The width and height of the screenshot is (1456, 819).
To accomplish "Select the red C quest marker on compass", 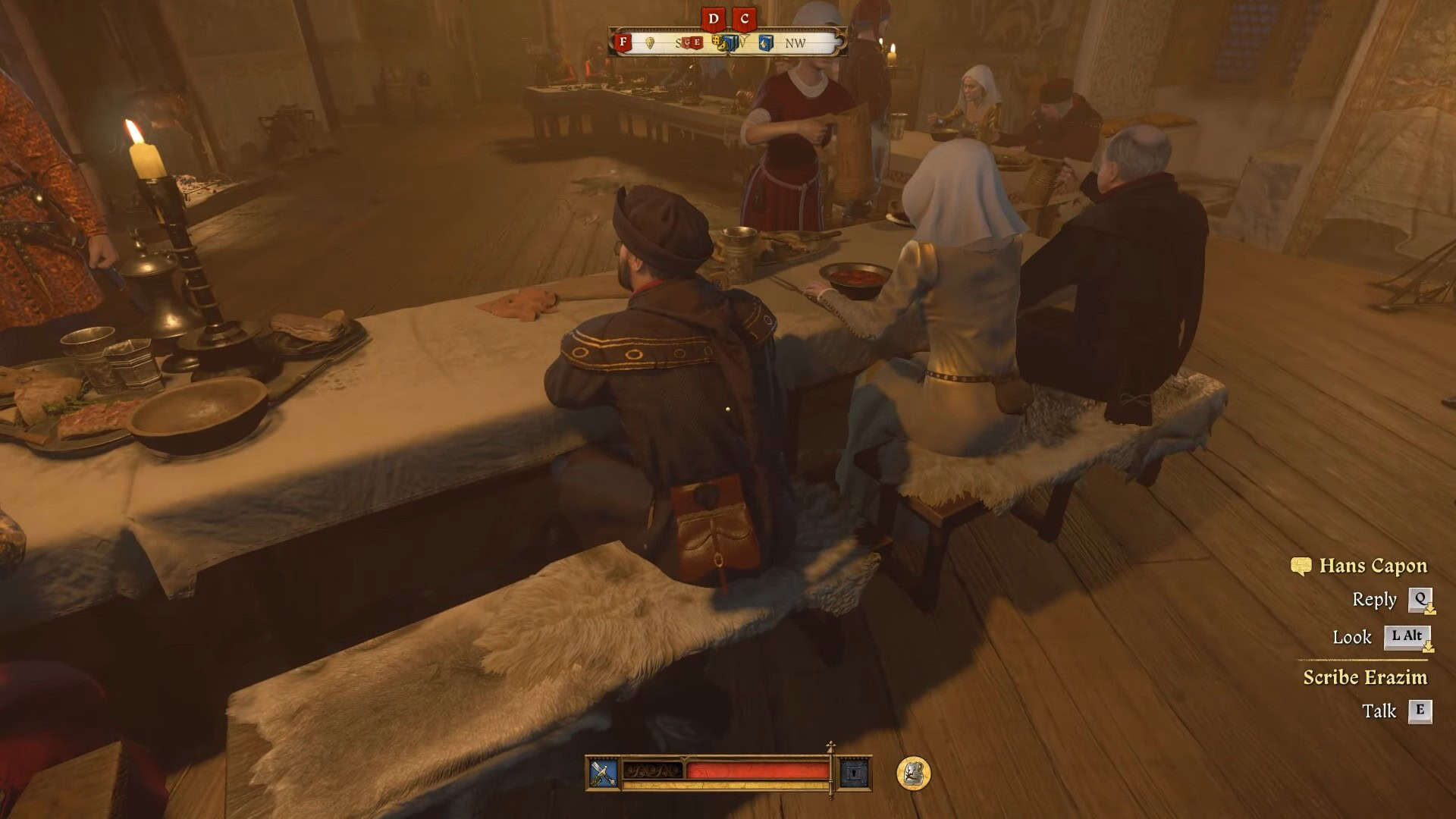I will (745, 19).
